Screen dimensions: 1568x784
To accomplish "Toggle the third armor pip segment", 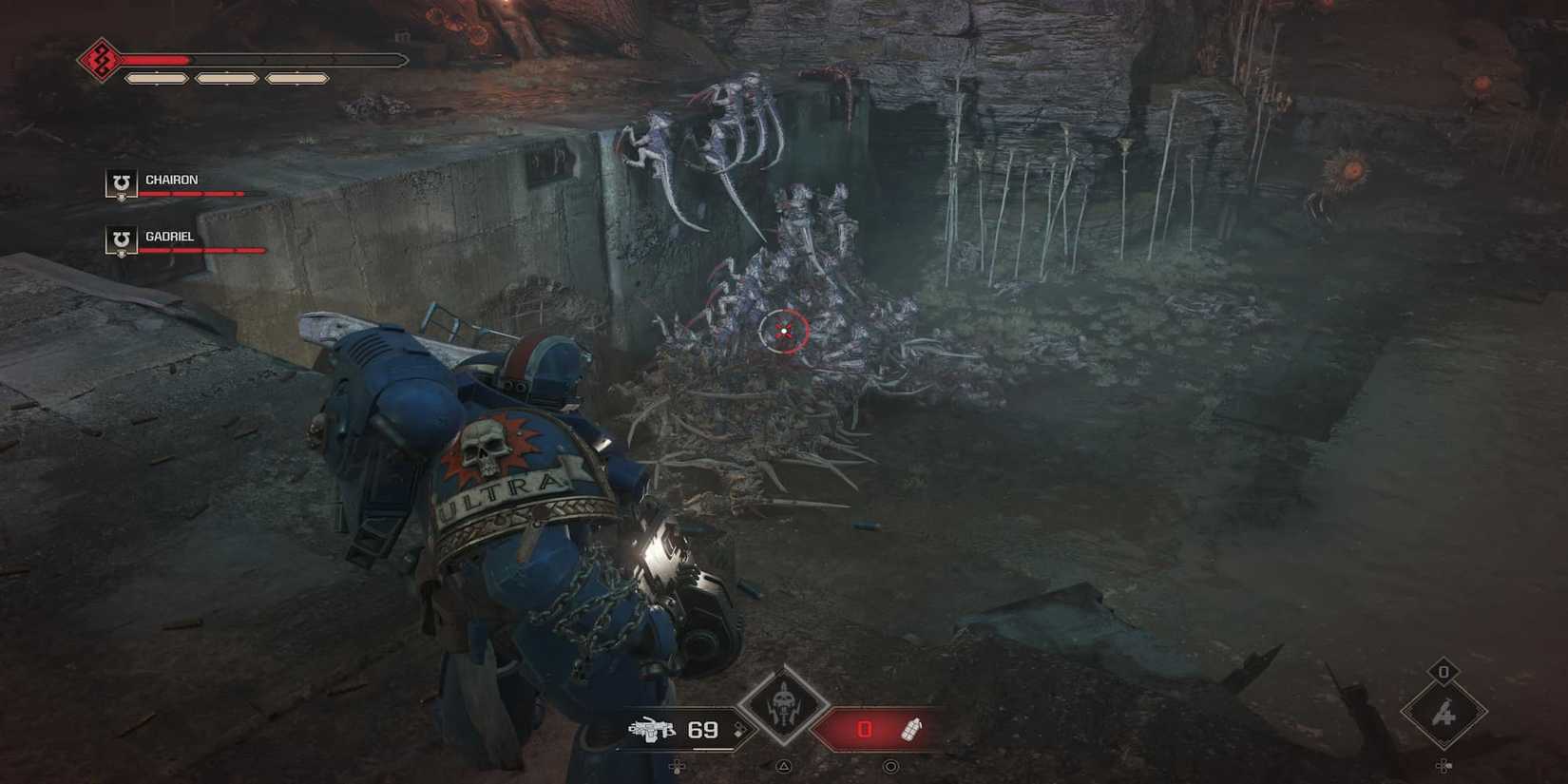I will pyautogui.click(x=298, y=76).
